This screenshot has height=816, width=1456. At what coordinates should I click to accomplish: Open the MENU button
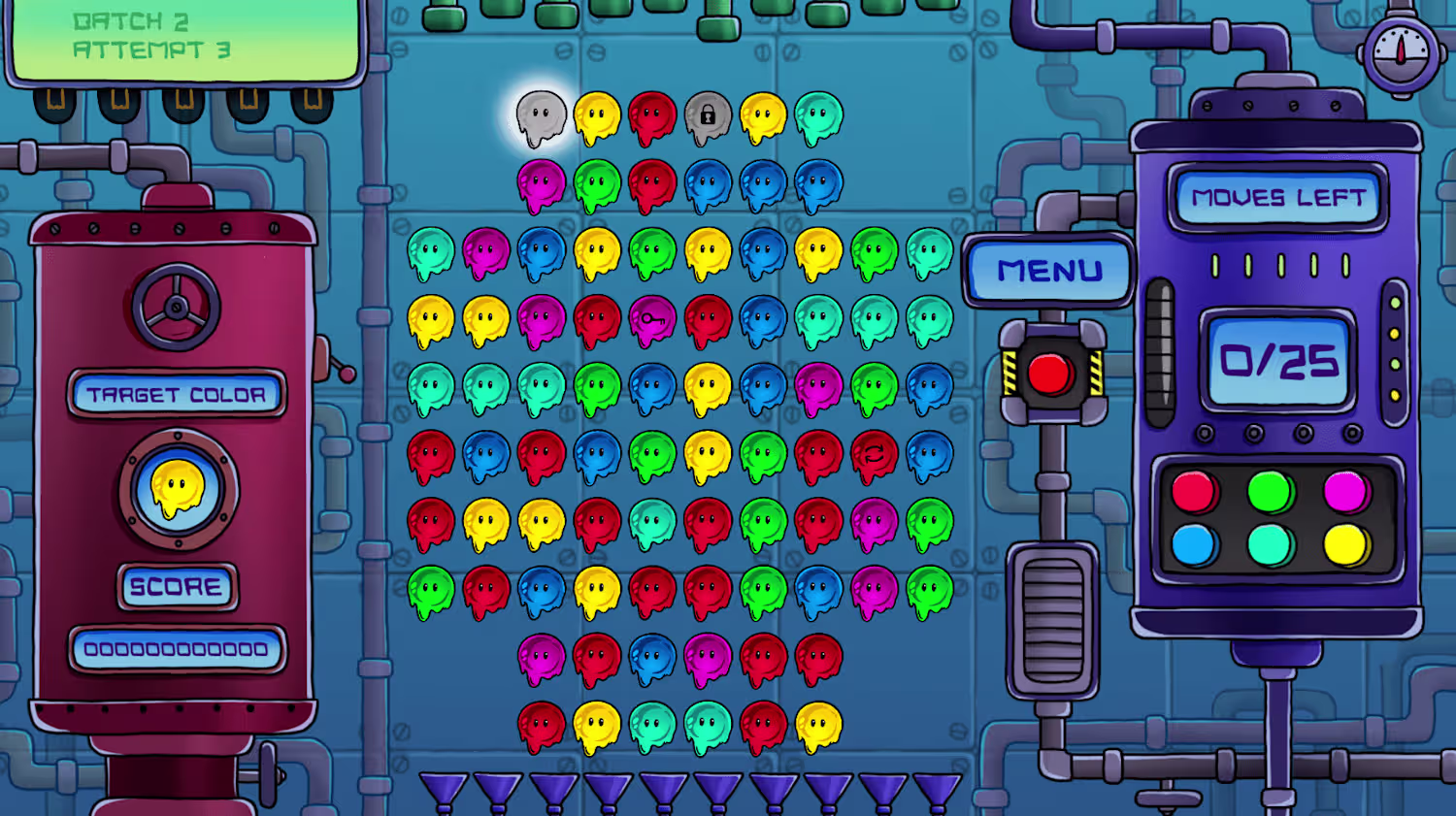tap(1049, 270)
